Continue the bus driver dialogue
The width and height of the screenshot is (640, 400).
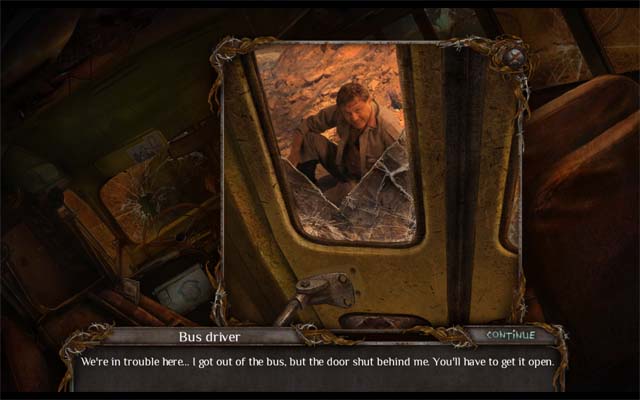coord(510,334)
